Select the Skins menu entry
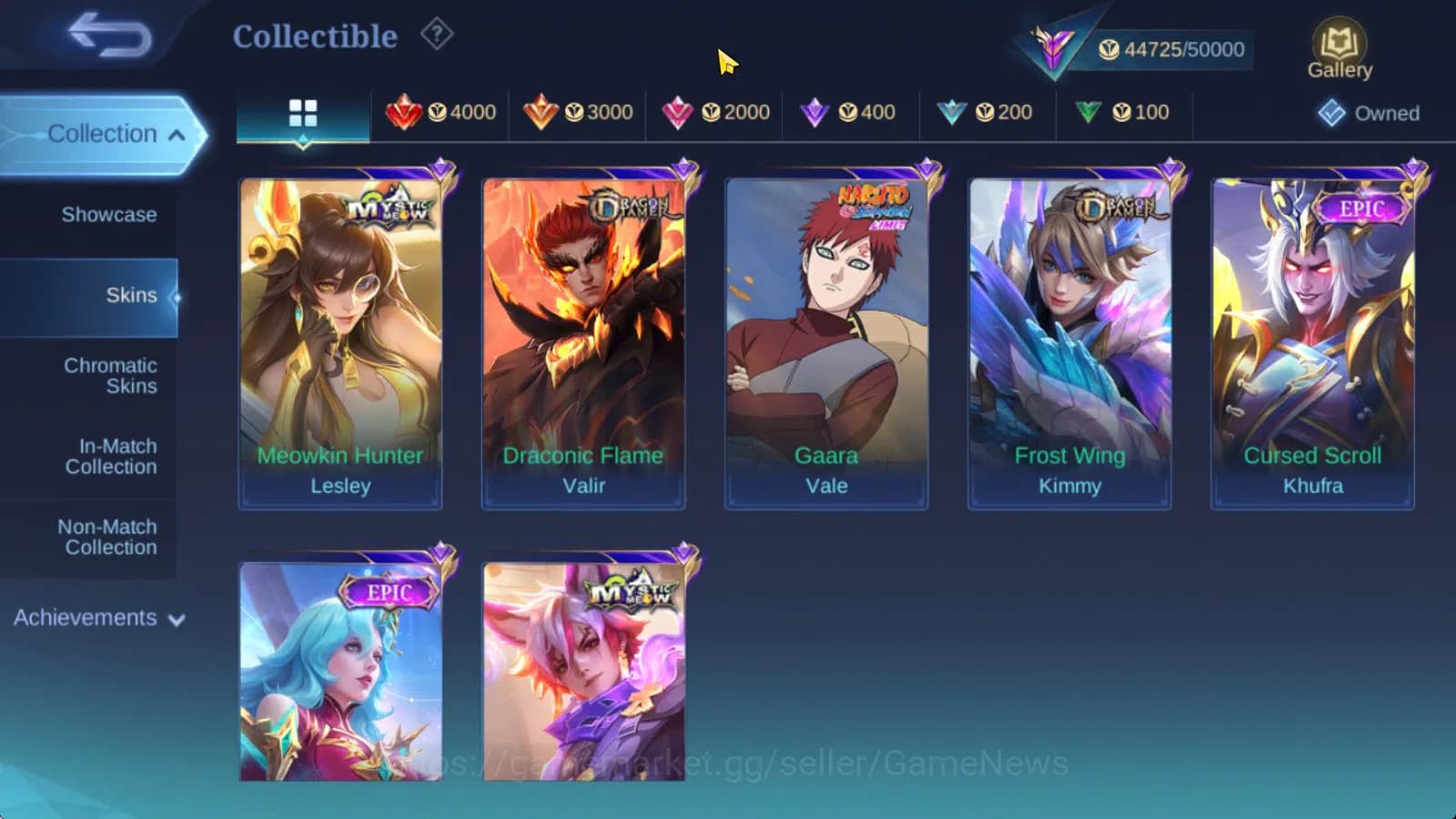1456x819 pixels. point(134,295)
